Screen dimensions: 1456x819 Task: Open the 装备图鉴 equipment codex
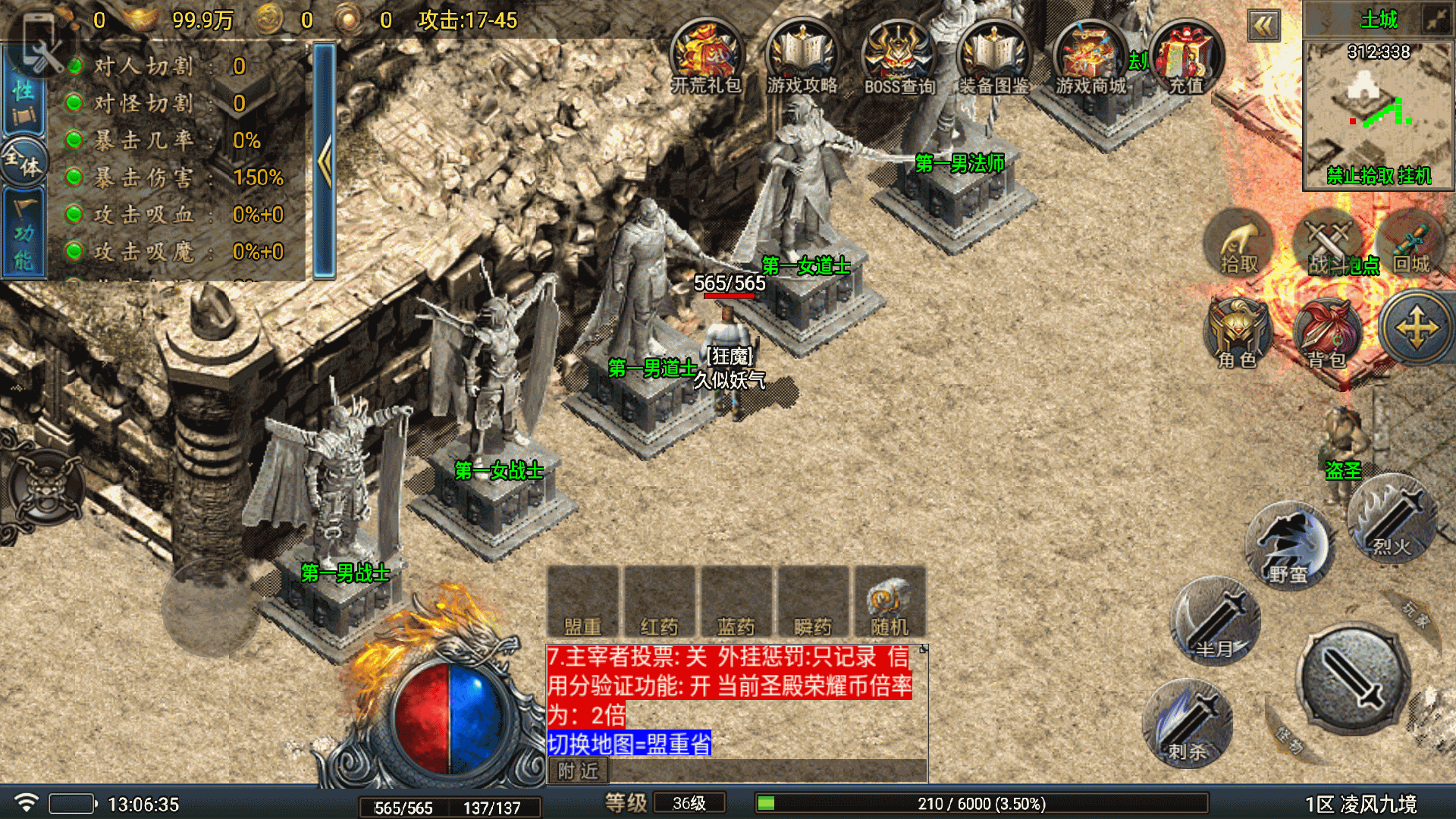(x=994, y=57)
